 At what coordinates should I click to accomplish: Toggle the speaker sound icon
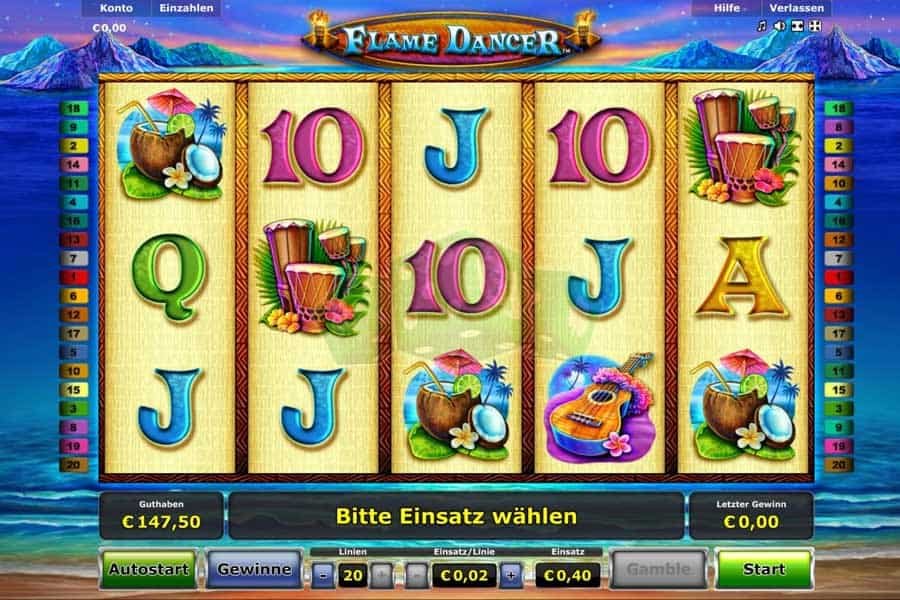tap(780, 27)
